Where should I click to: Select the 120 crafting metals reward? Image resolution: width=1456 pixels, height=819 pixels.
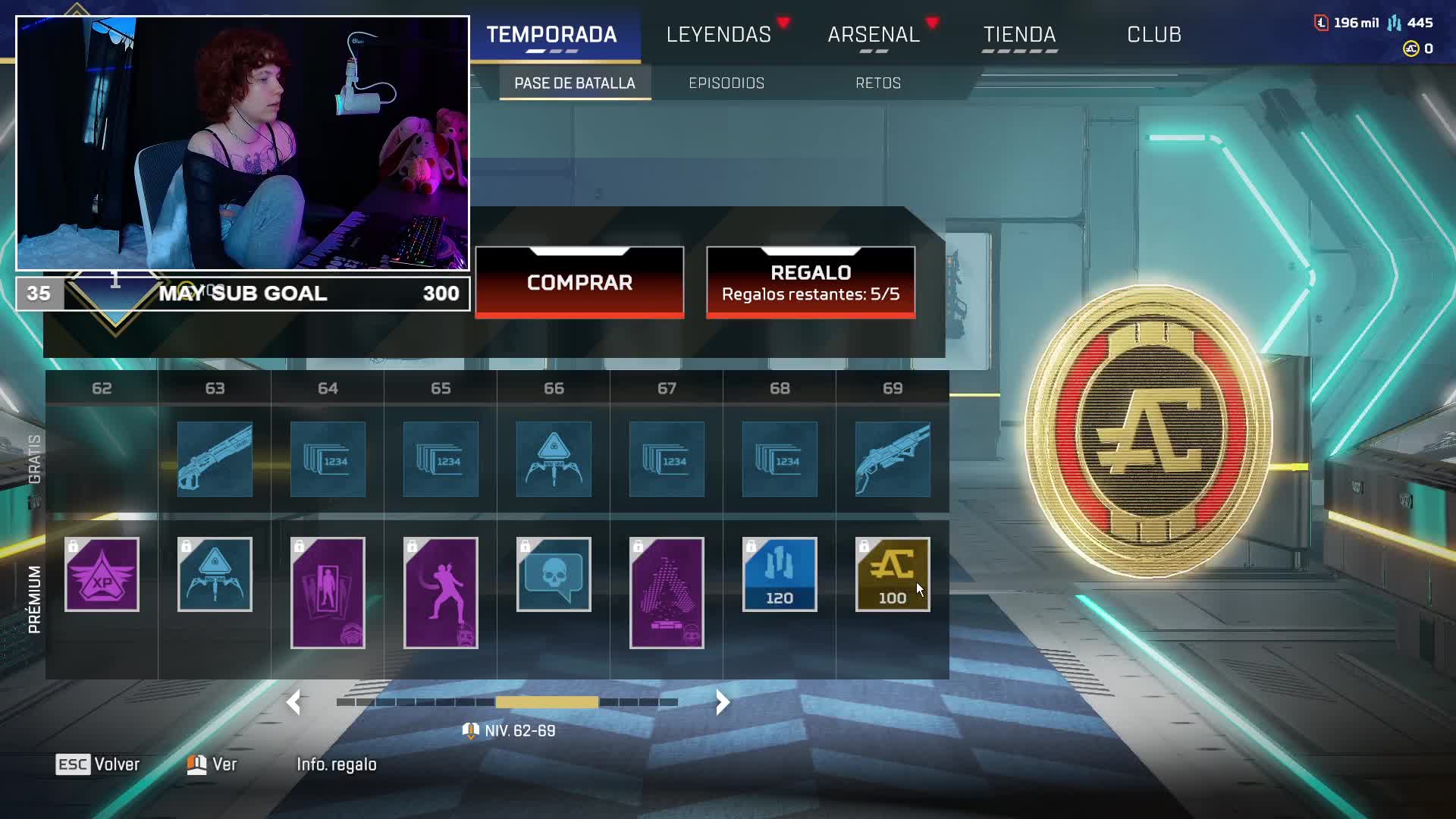point(779,574)
